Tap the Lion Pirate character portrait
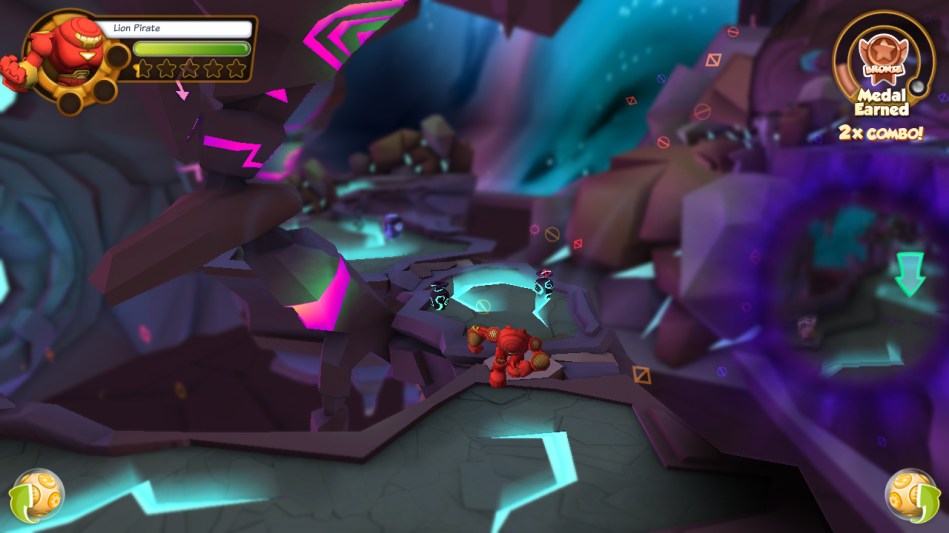The width and height of the screenshot is (949, 533). tap(62, 57)
